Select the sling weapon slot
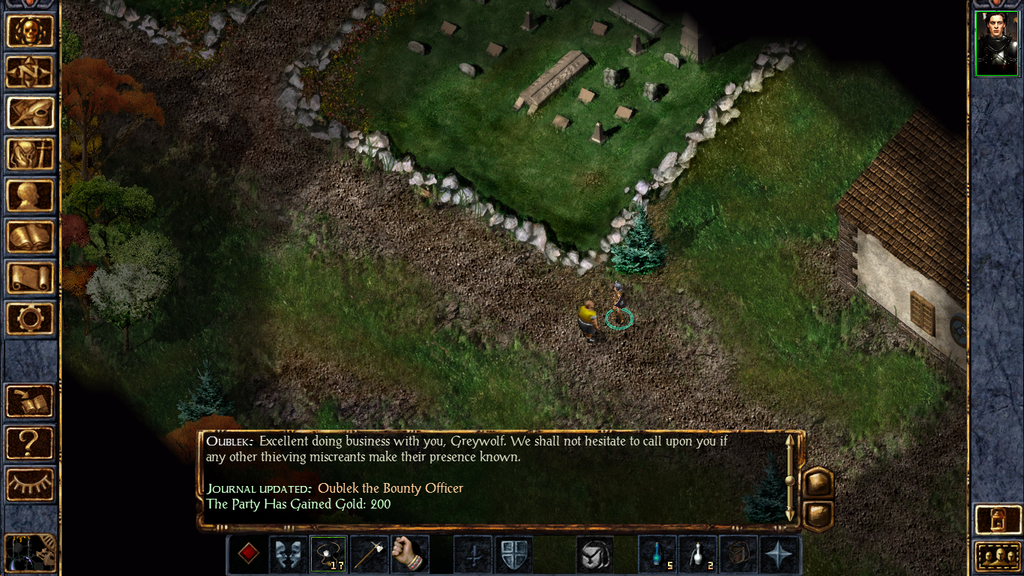1024x576 pixels. pos(329,554)
